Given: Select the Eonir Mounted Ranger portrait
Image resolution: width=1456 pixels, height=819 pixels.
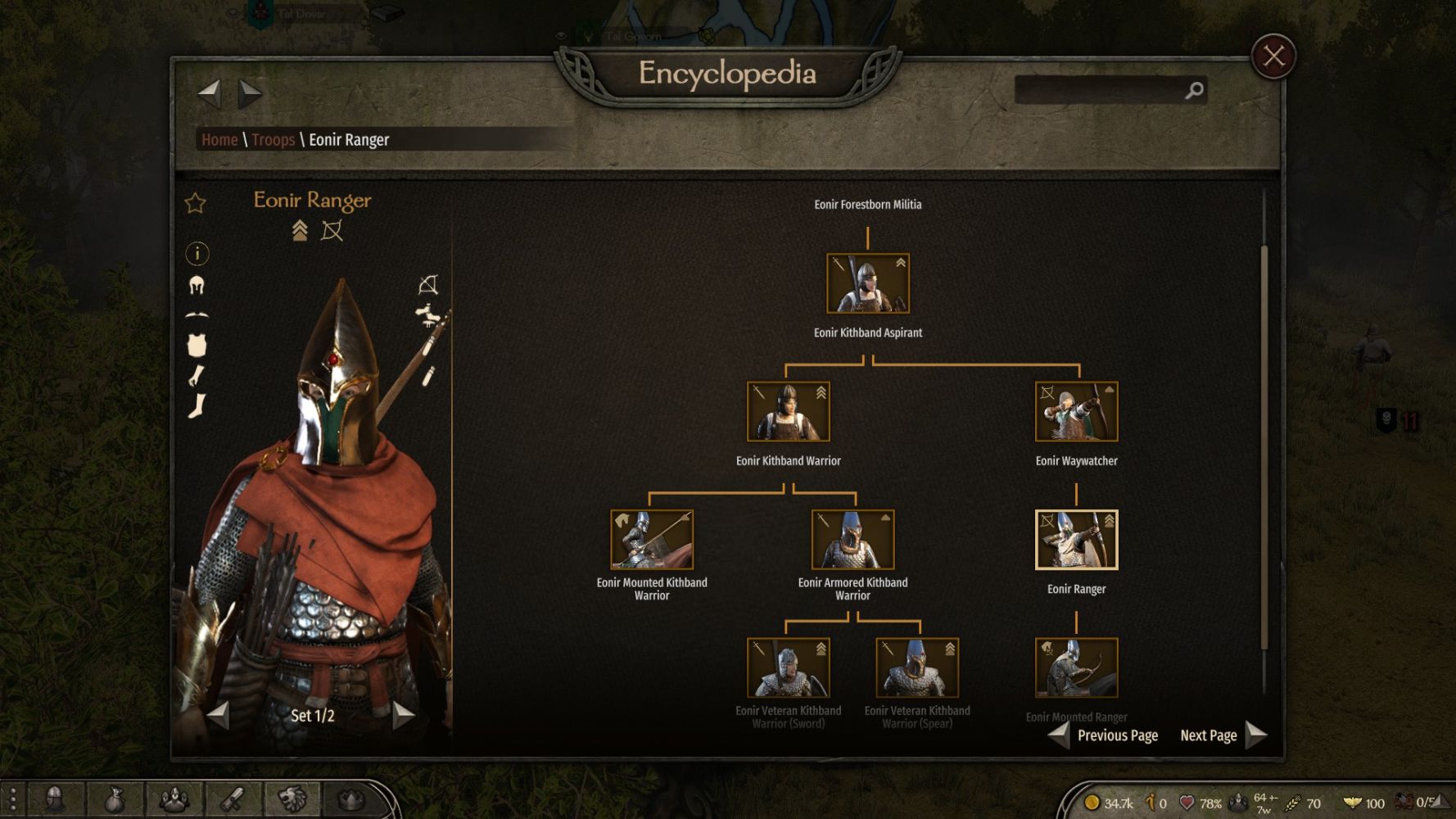Looking at the screenshot, I should point(1076,667).
